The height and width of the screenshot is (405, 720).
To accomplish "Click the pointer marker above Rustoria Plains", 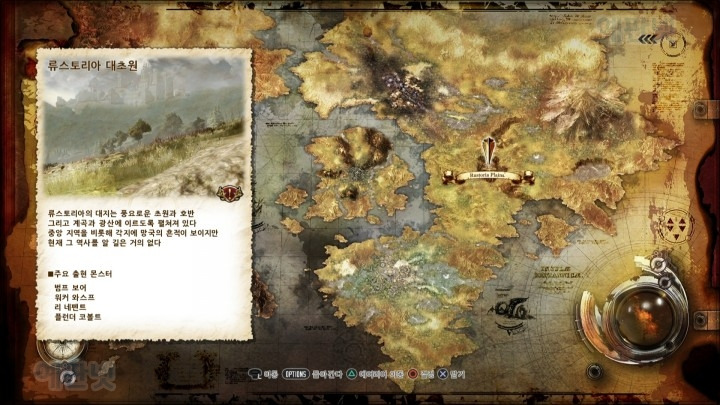I will click(x=488, y=153).
